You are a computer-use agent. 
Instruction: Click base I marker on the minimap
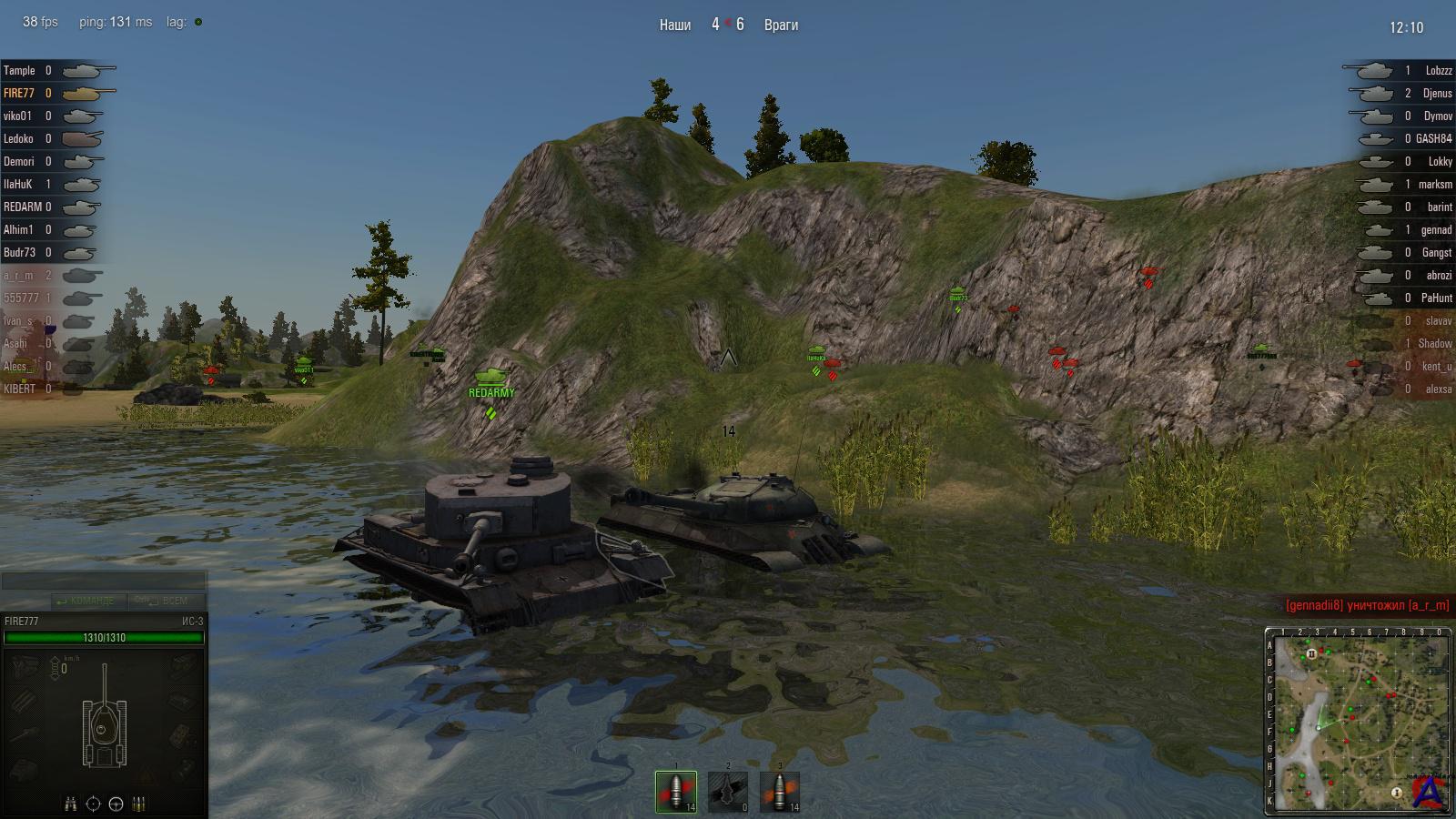click(1396, 793)
